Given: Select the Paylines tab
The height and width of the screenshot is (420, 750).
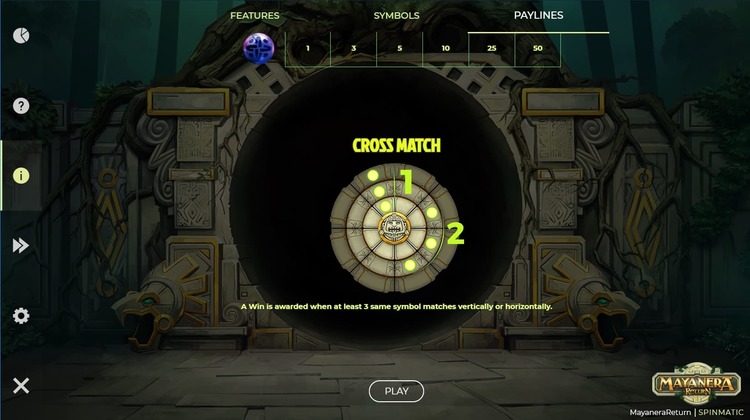Looking at the screenshot, I should coord(538,16).
